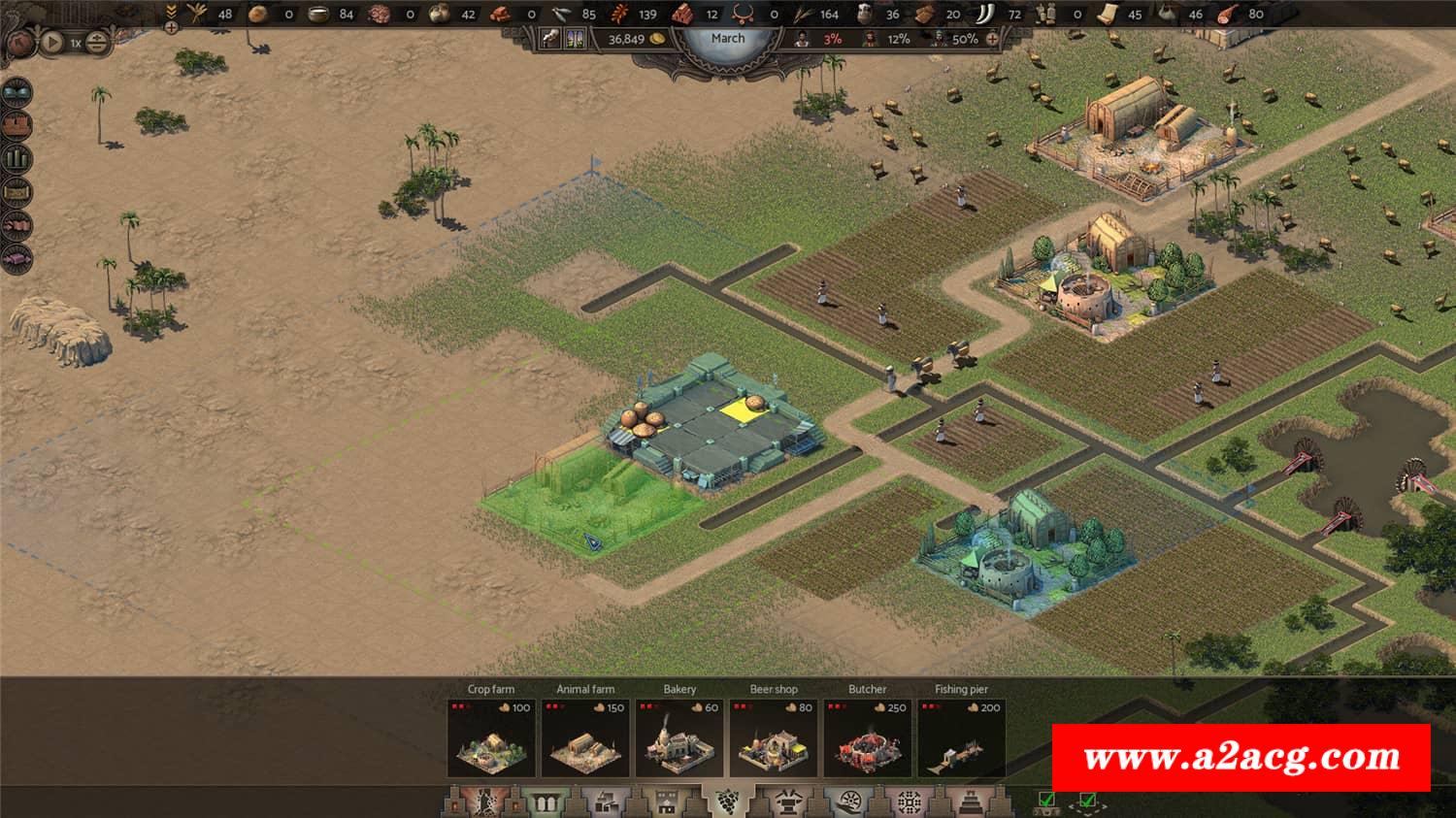The image size is (1456, 818).
Task: Open the ship wheel category tab
Action: [848, 802]
